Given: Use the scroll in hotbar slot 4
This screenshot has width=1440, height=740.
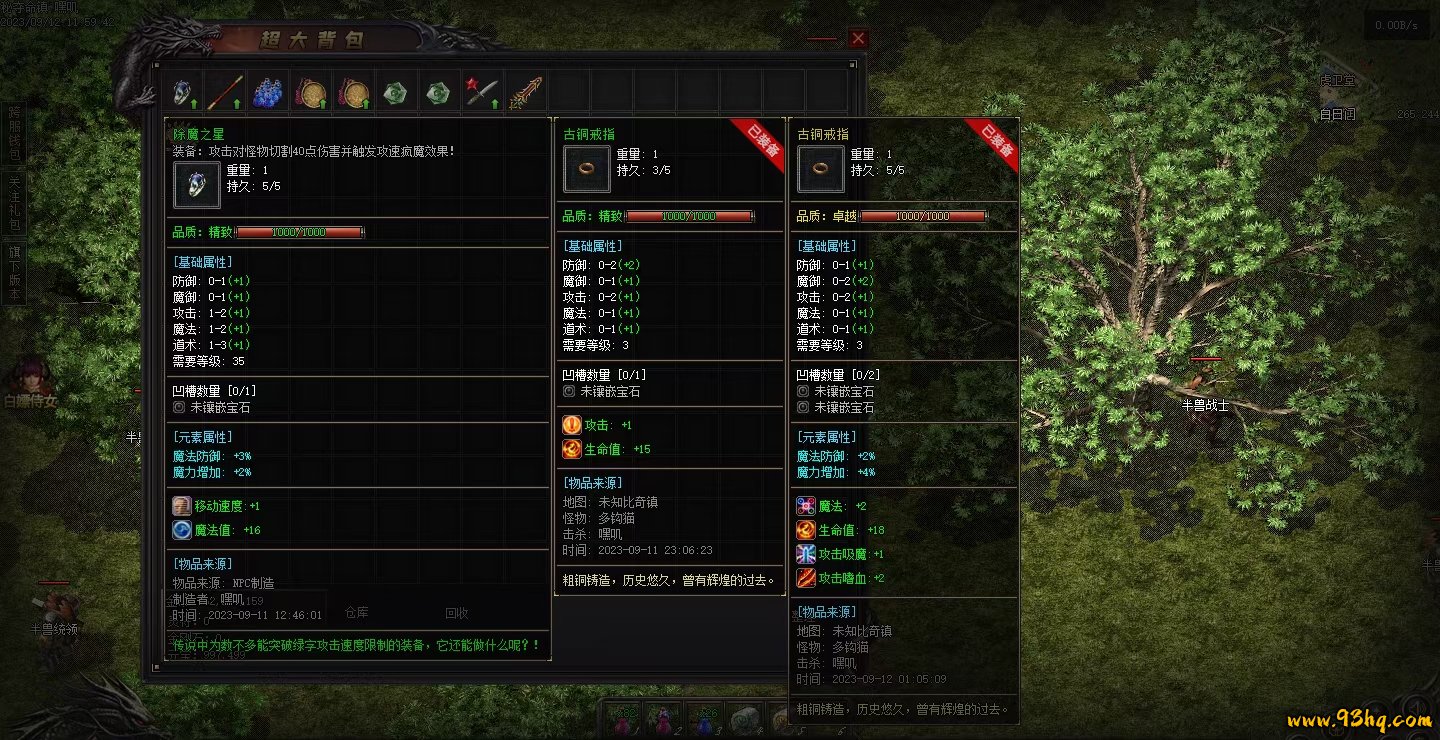Looking at the screenshot, I should pyautogui.click(x=746, y=718).
